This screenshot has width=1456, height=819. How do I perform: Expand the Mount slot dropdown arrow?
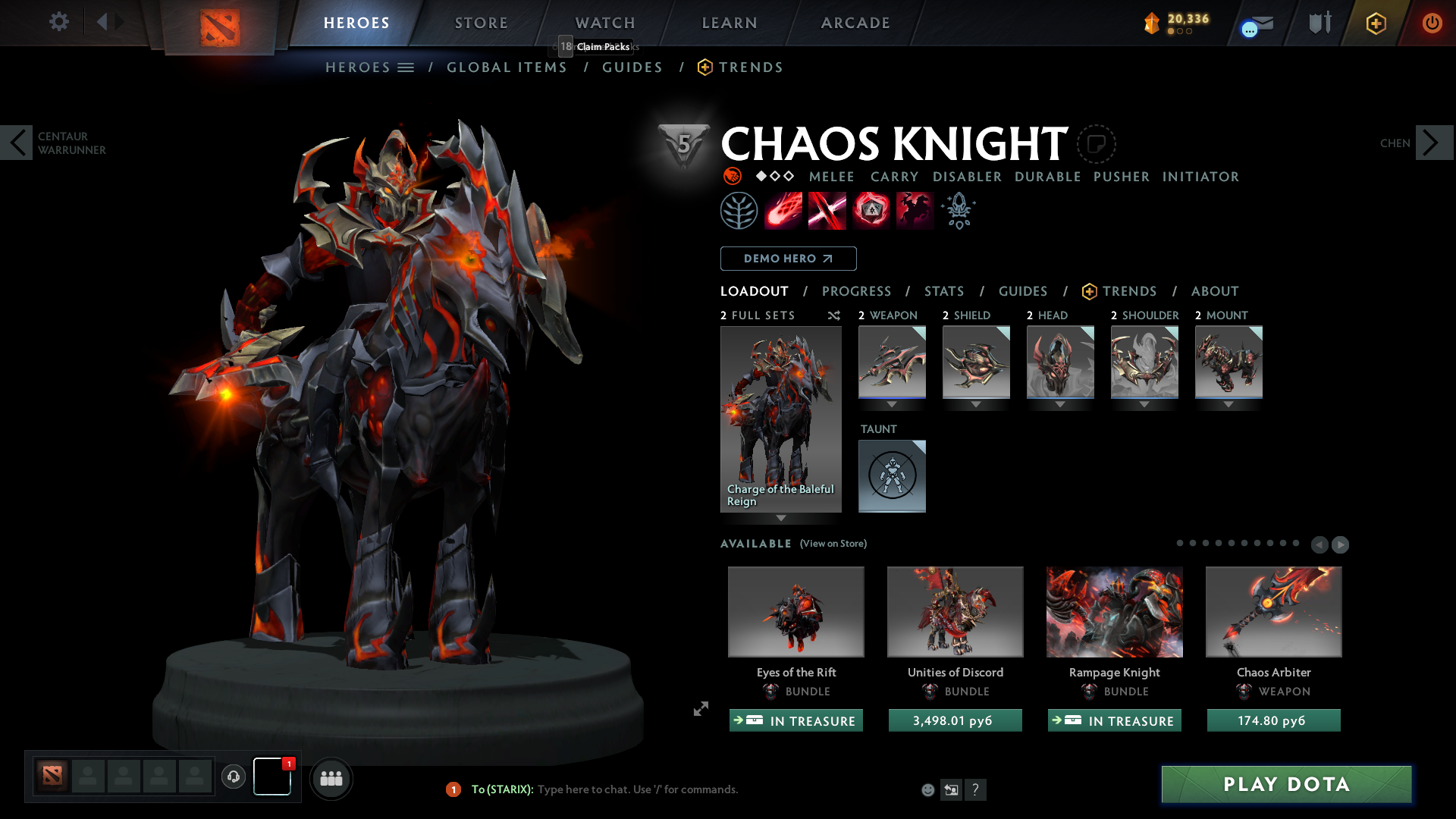point(1228,404)
